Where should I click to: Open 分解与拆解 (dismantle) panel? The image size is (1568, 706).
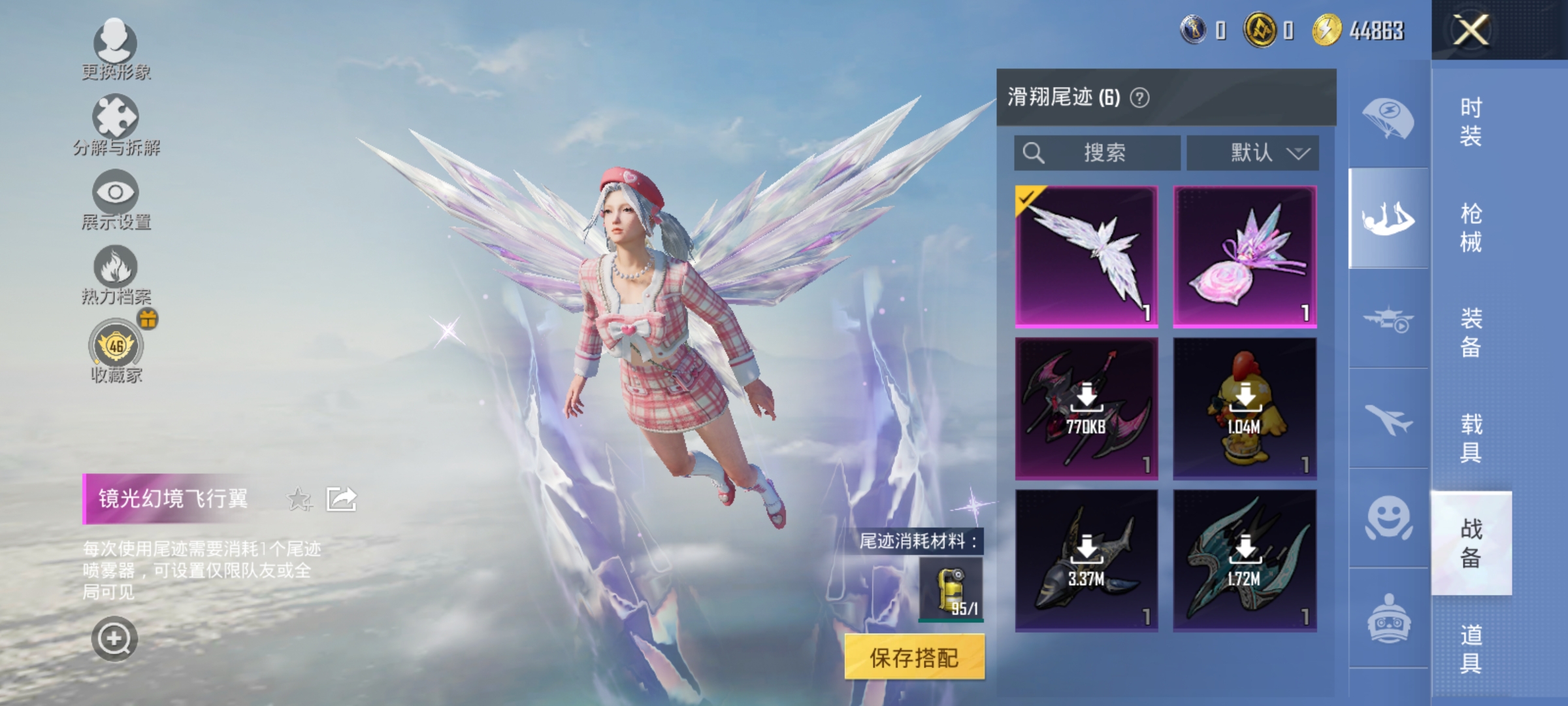coord(116,124)
